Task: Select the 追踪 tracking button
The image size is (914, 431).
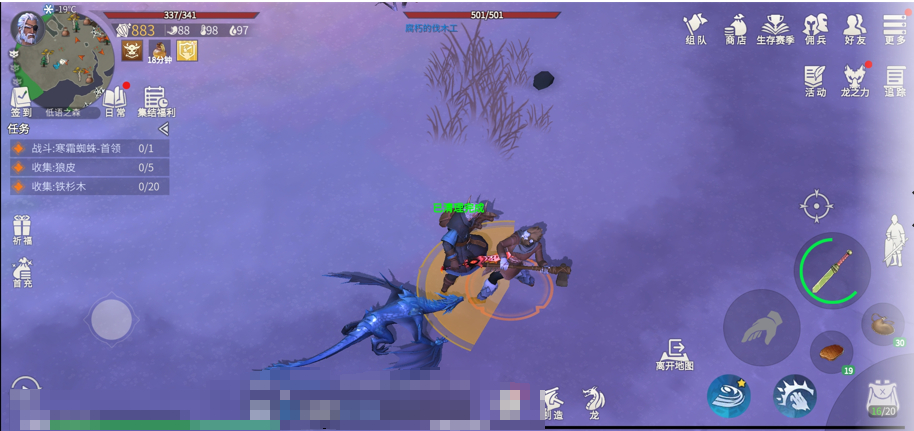Action: [x=895, y=80]
